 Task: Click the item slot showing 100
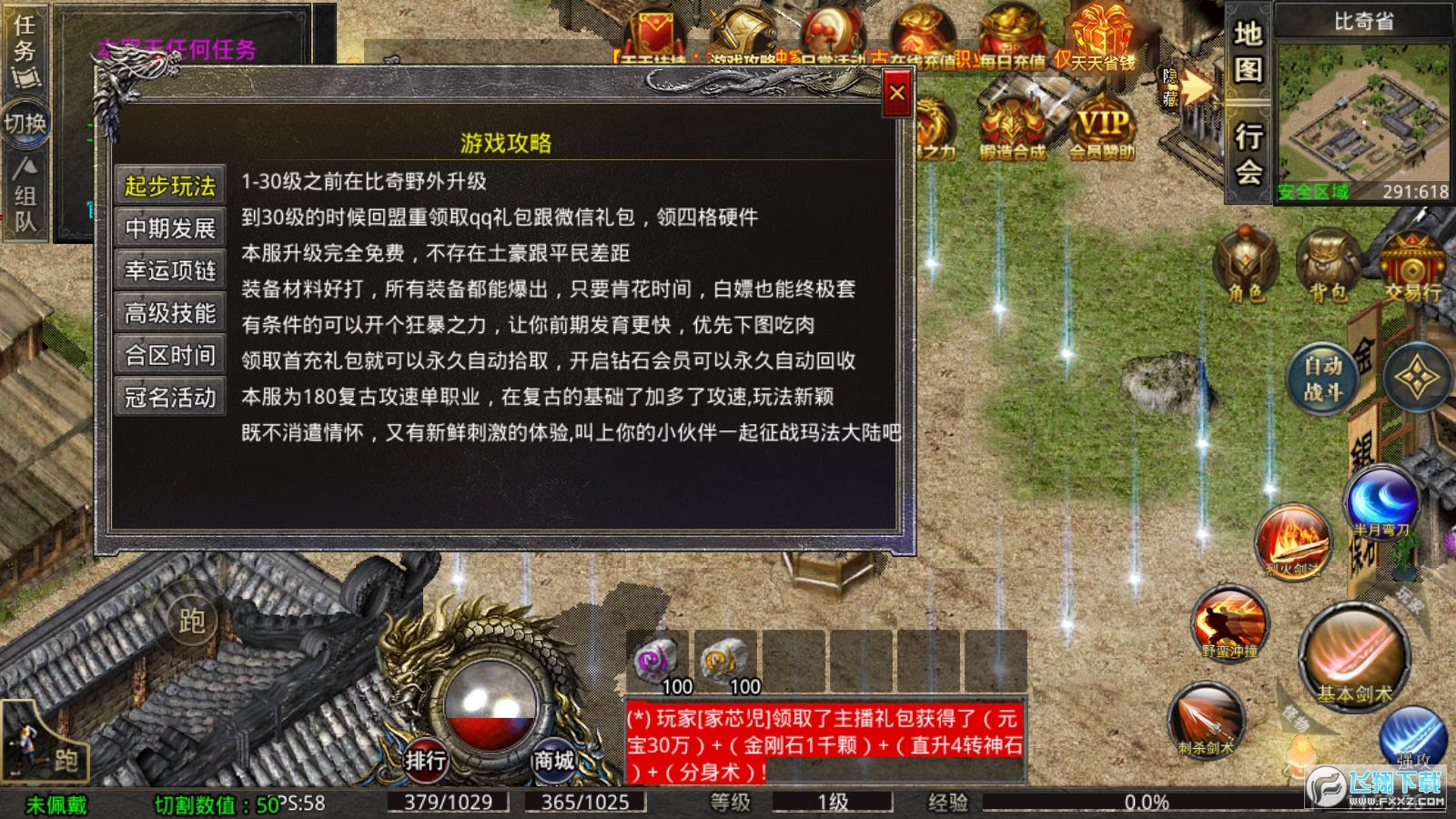tap(657, 662)
